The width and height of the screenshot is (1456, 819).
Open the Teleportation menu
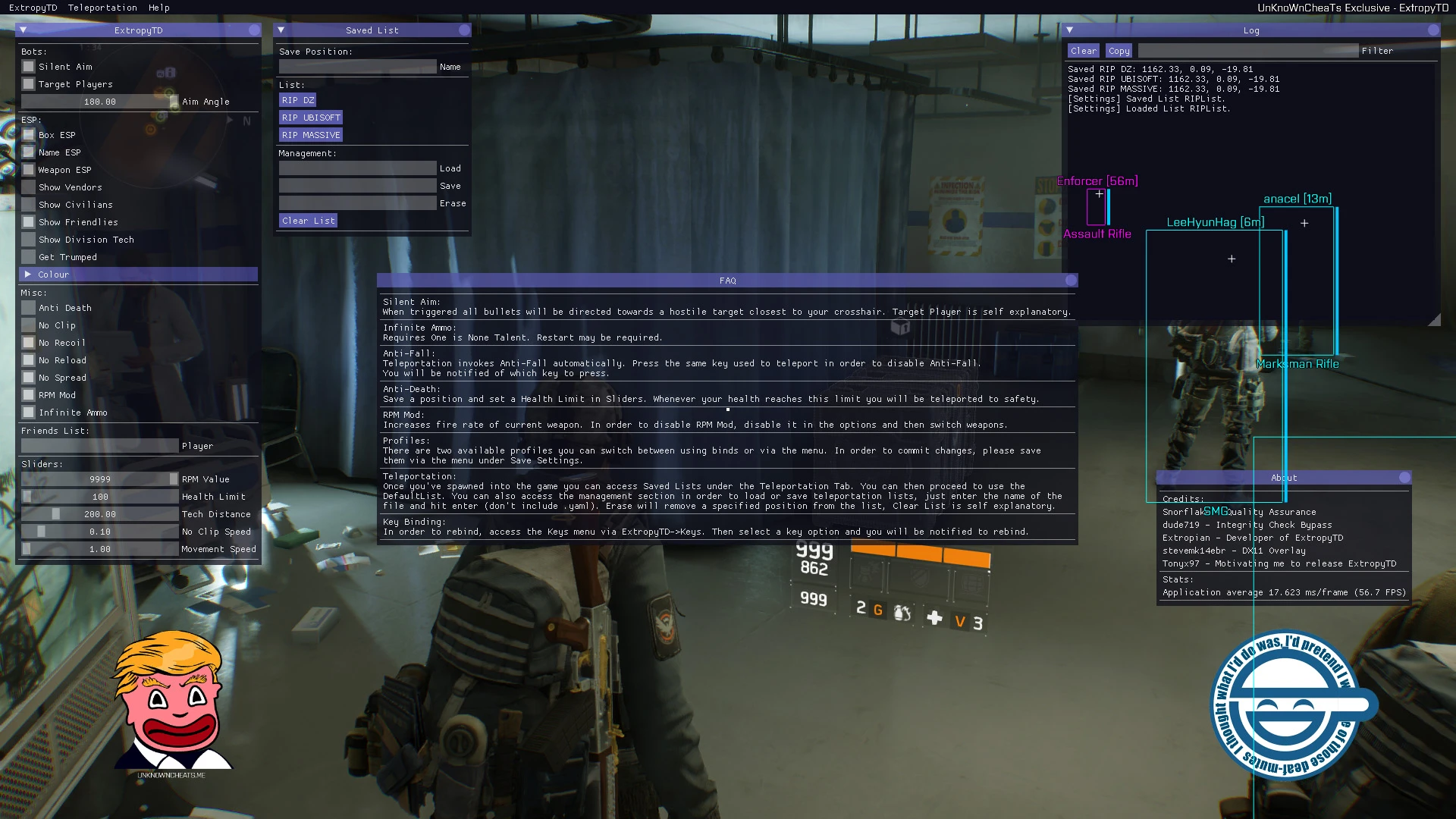[103, 8]
